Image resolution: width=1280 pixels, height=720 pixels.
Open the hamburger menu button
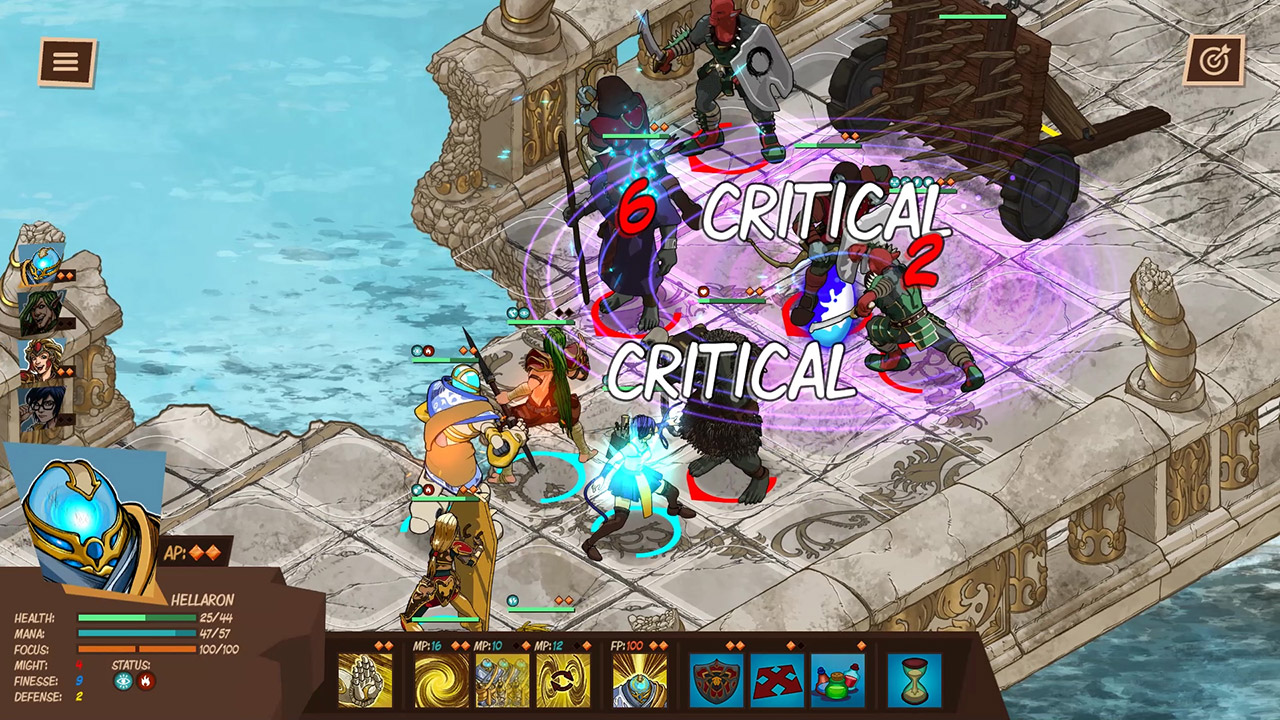[x=67, y=62]
